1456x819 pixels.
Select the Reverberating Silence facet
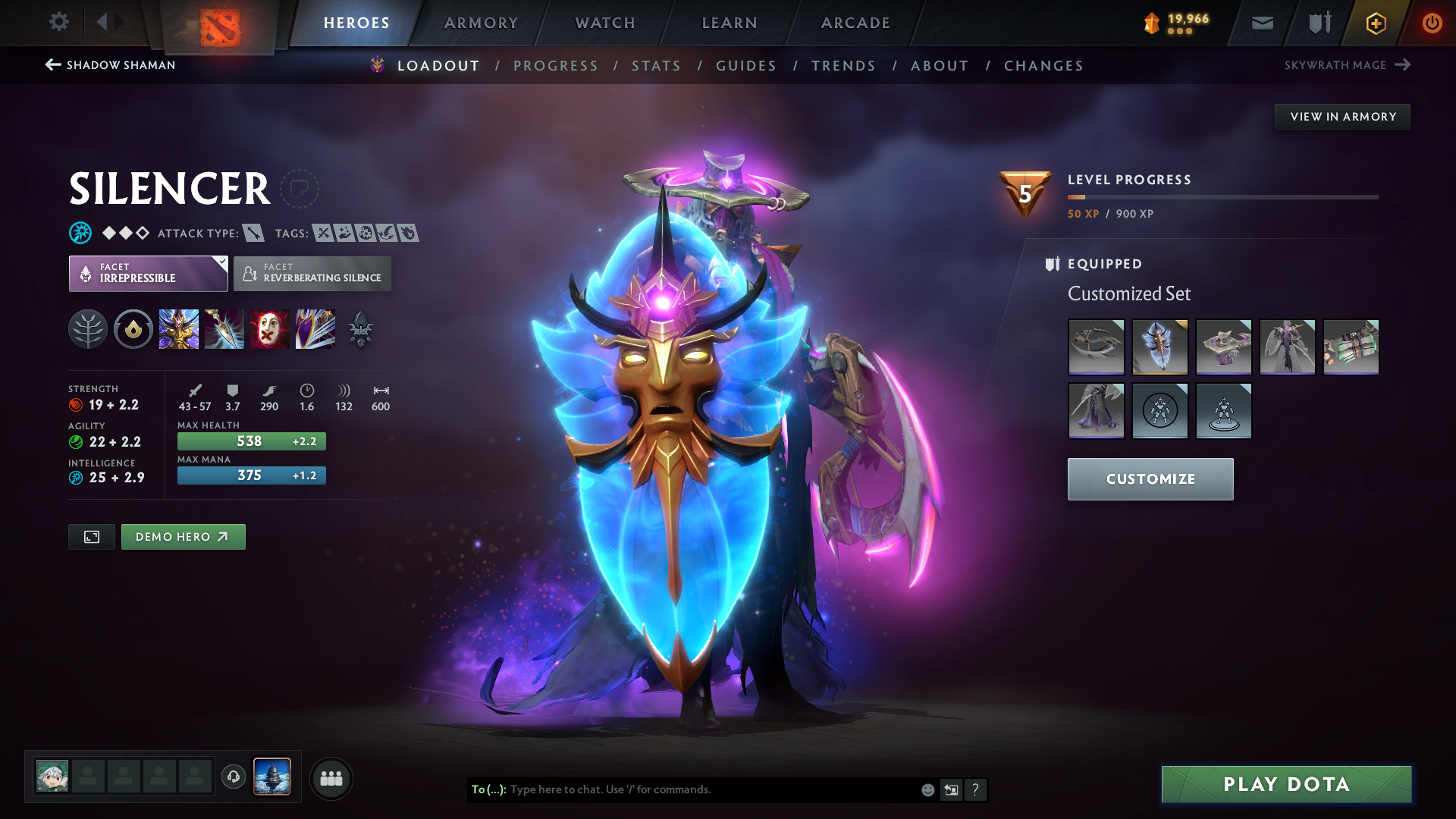312,273
